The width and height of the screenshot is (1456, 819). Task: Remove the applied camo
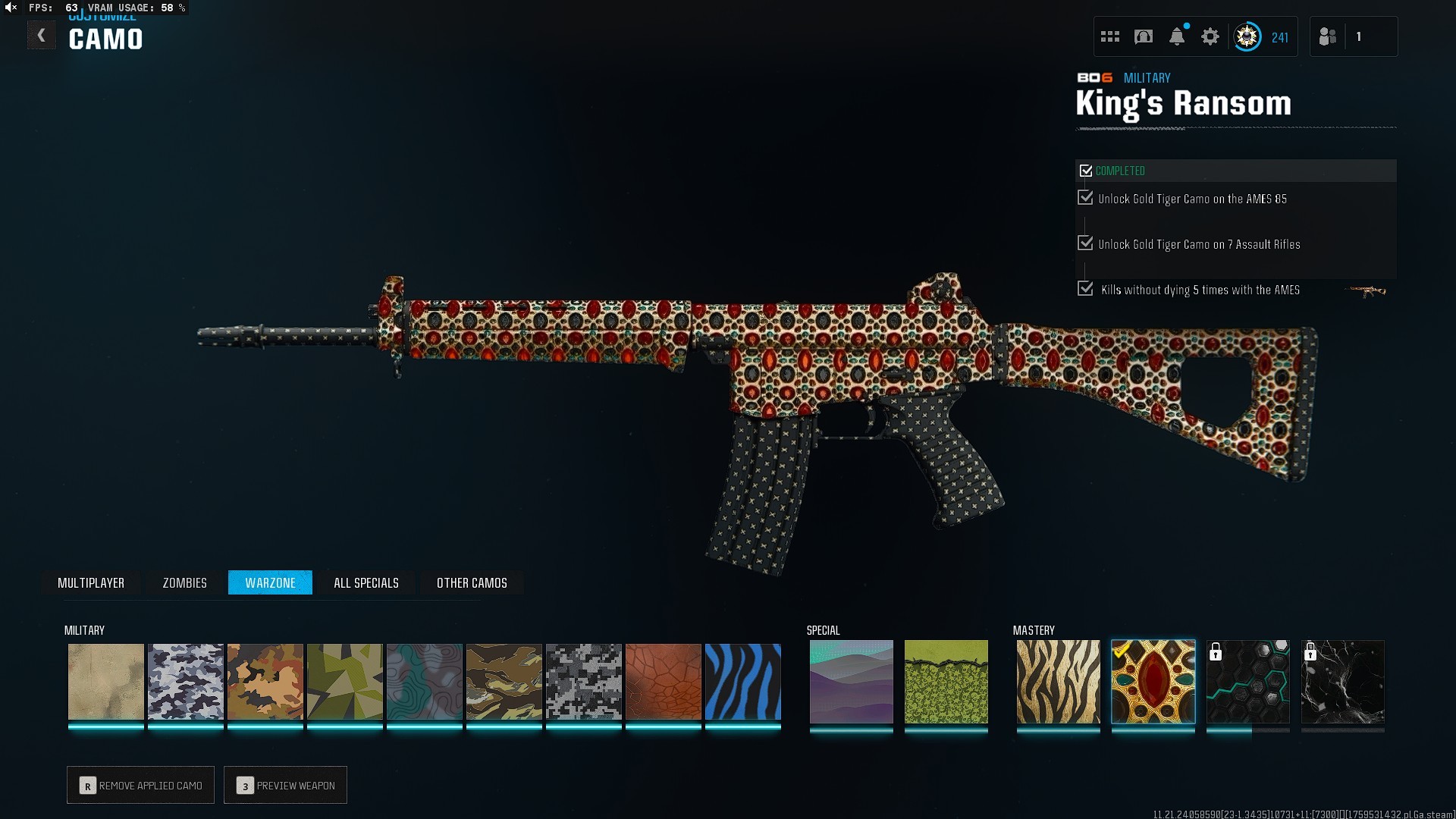(141, 786)
